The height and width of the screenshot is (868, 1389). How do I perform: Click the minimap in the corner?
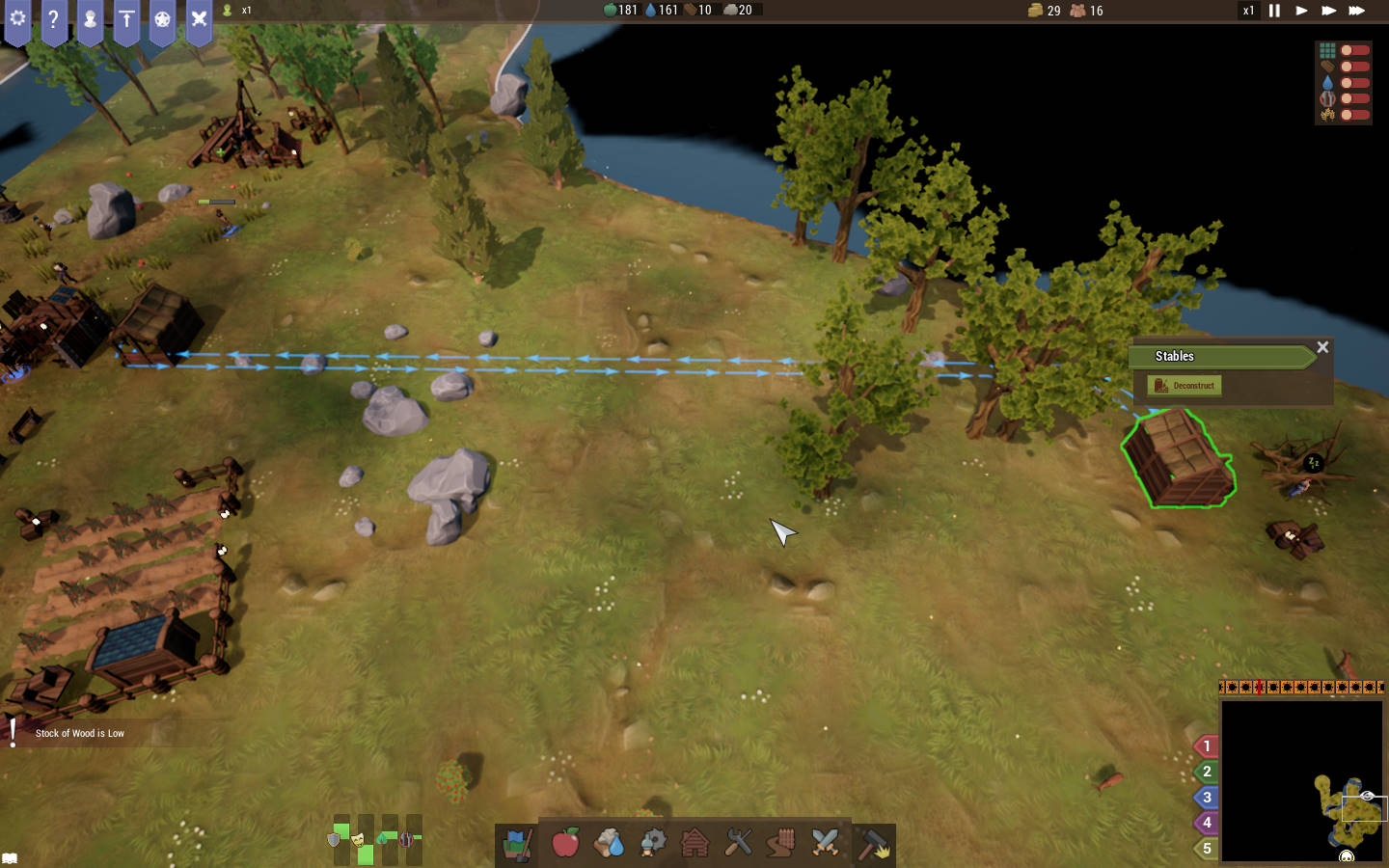pos(1301,780)
